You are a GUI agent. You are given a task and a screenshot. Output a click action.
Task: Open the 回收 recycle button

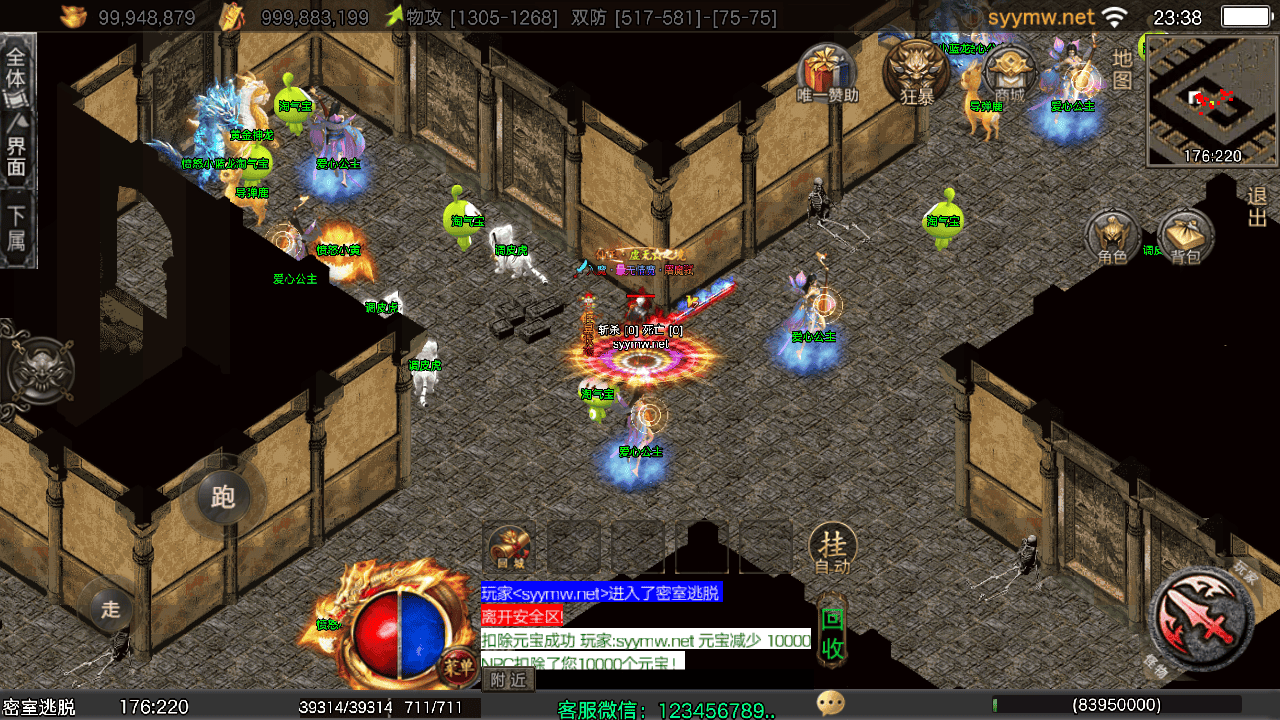click(x=832, y=633)
